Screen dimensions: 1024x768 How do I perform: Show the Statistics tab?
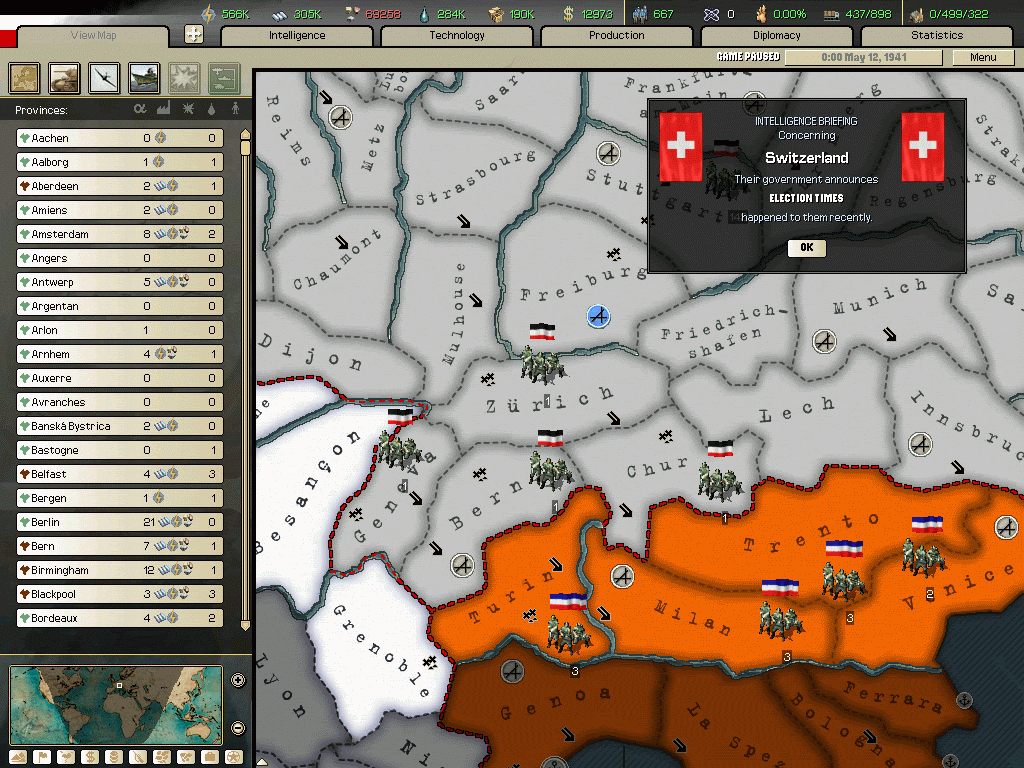coord(937,36)
